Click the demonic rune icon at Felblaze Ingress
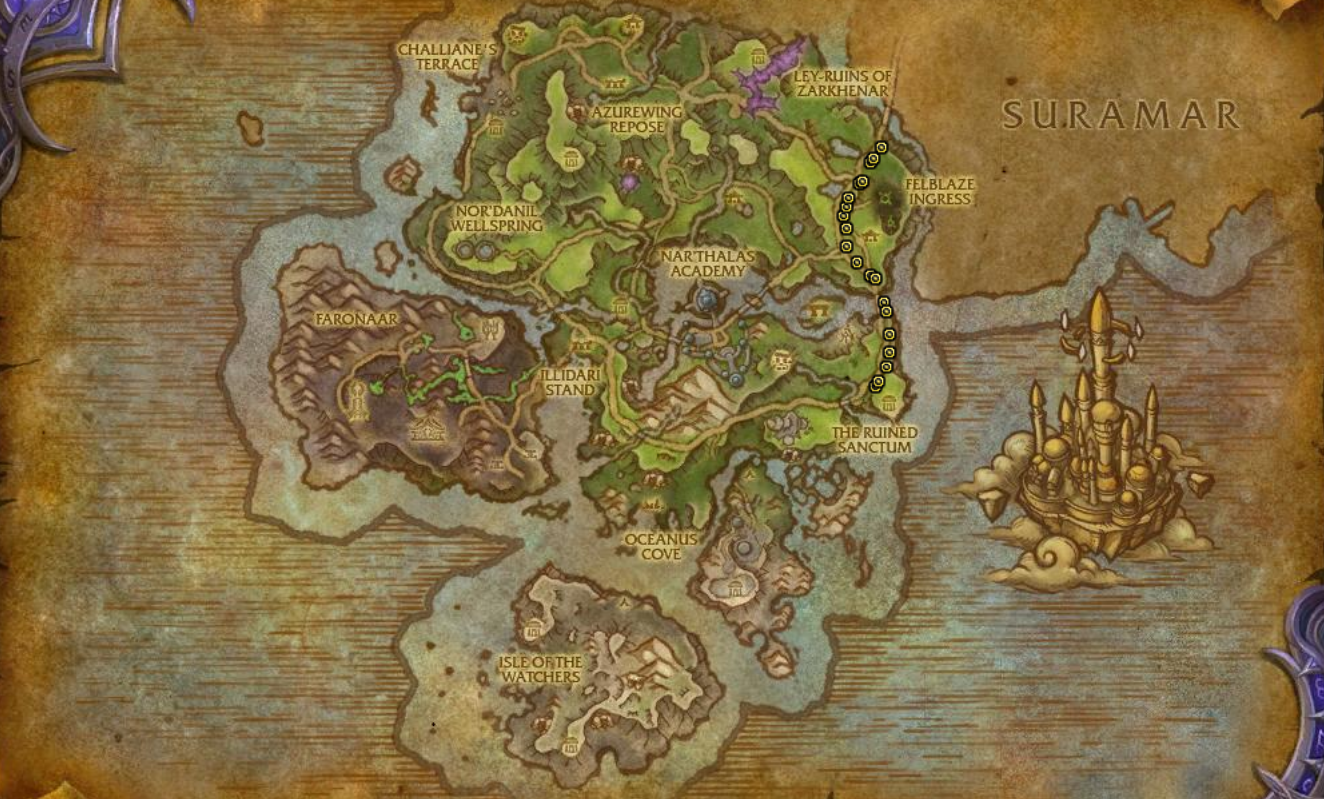The width and height of the screenshot is (1324, 799). point(884,198)
